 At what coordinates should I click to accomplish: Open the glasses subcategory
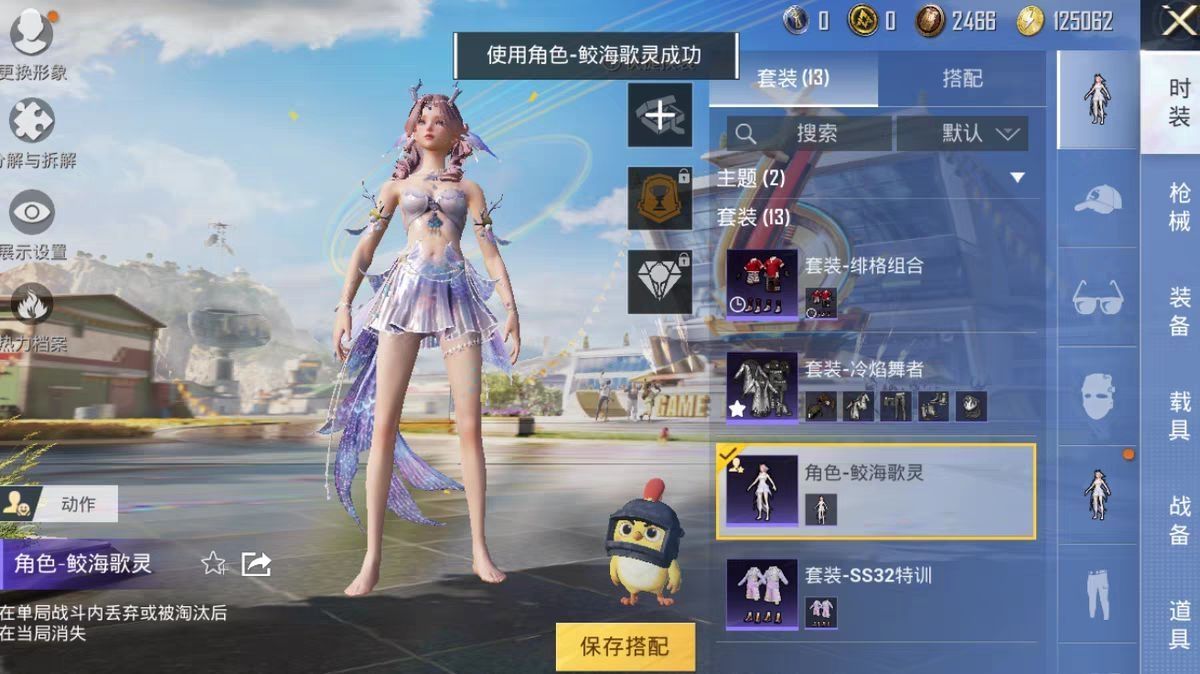pos(1097,298)
